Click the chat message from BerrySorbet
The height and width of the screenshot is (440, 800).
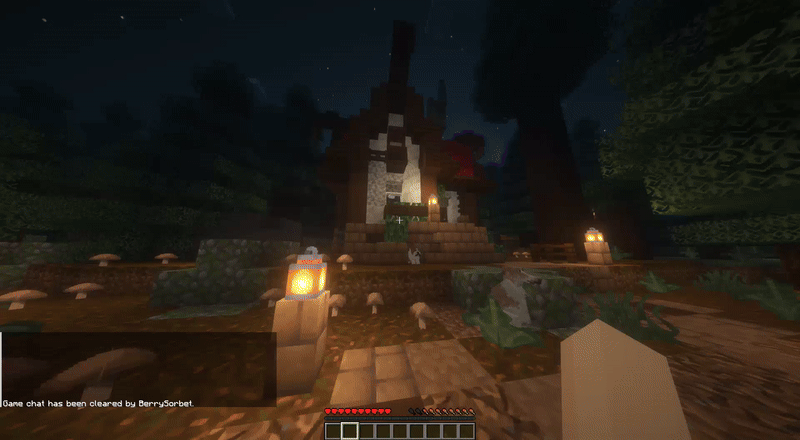point(98,403)
